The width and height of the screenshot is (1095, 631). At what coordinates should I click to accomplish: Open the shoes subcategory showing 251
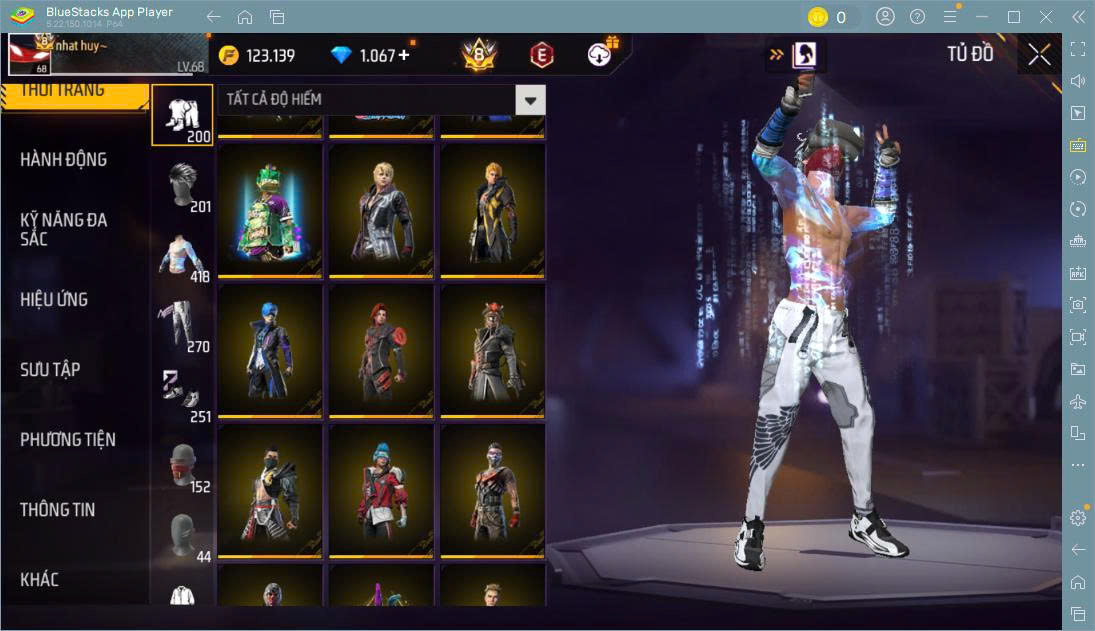tap(182, 396)
